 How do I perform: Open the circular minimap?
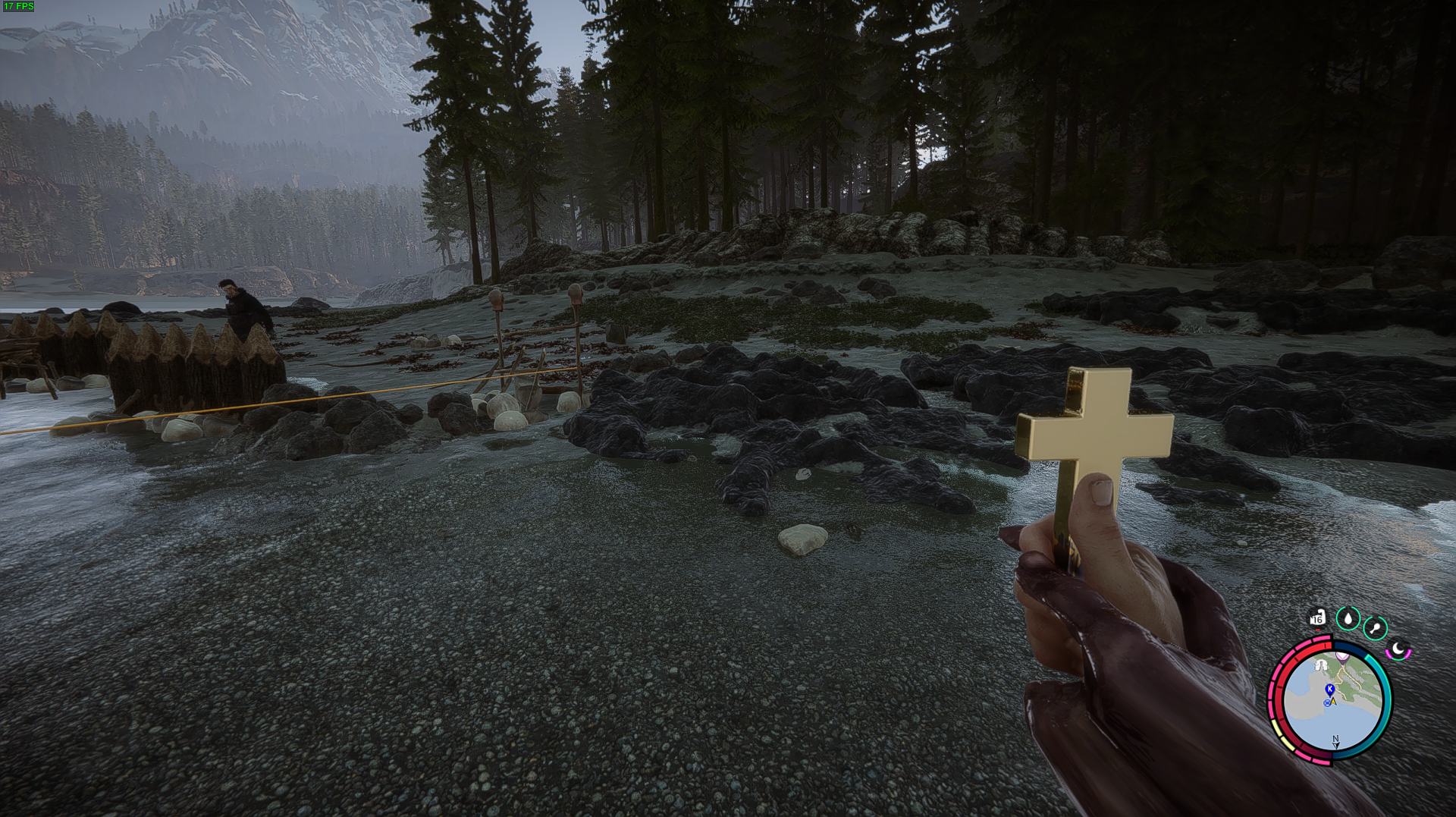(x=1332, y=701)
